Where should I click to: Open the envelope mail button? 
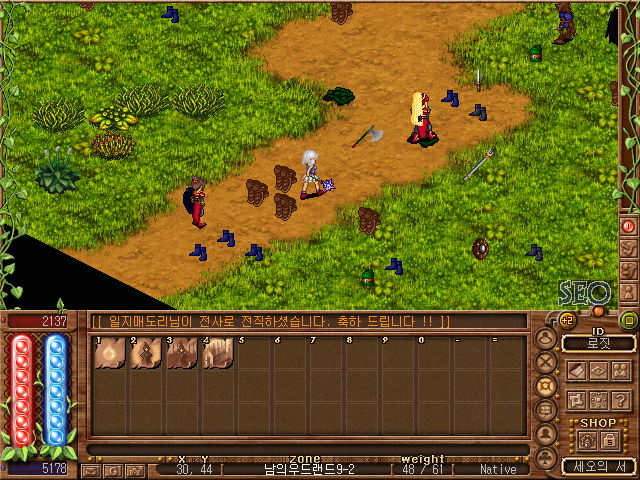[92, 470]
